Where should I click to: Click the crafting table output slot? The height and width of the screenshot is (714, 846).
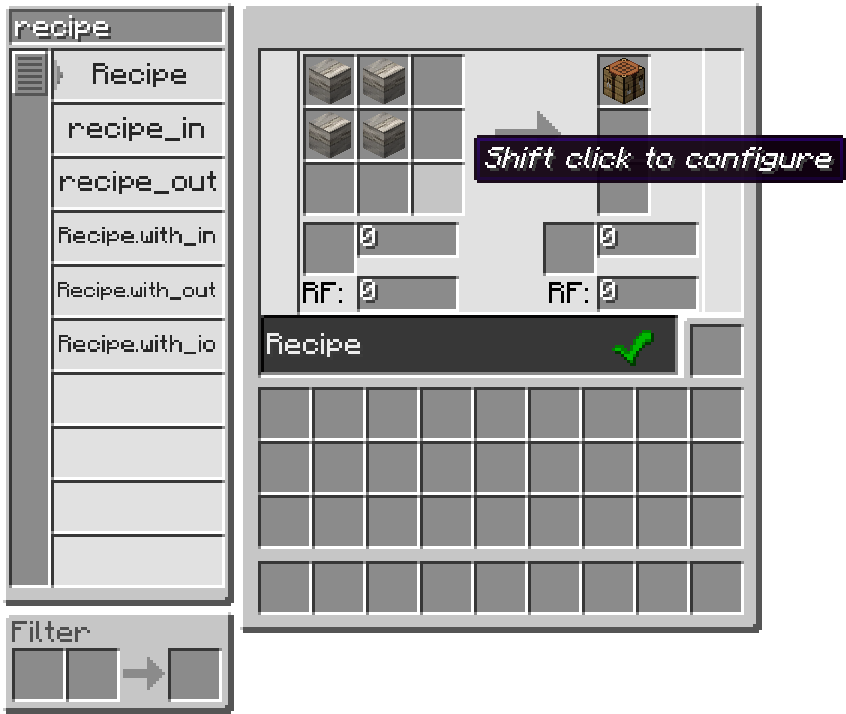[624, 81]
